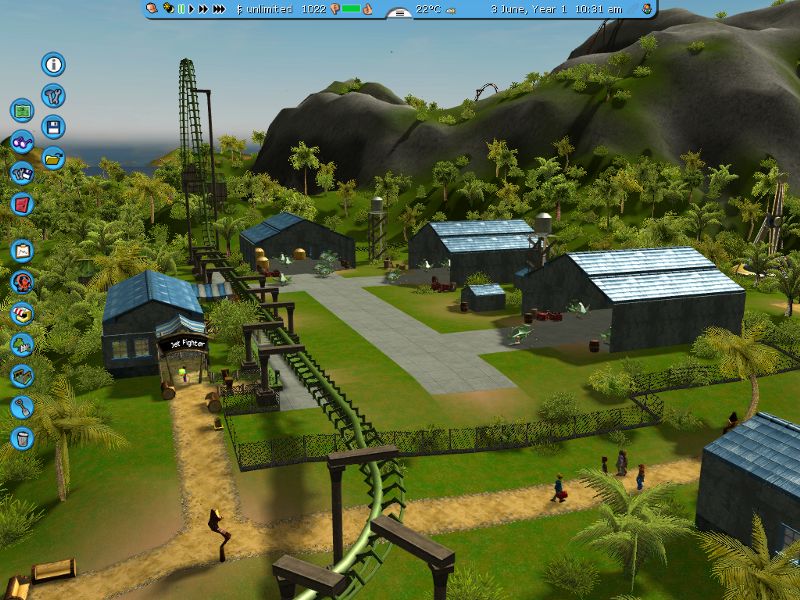The height and width of the screenshot is (600, 800).
Task: Select the red book icon
Action: 22,204
